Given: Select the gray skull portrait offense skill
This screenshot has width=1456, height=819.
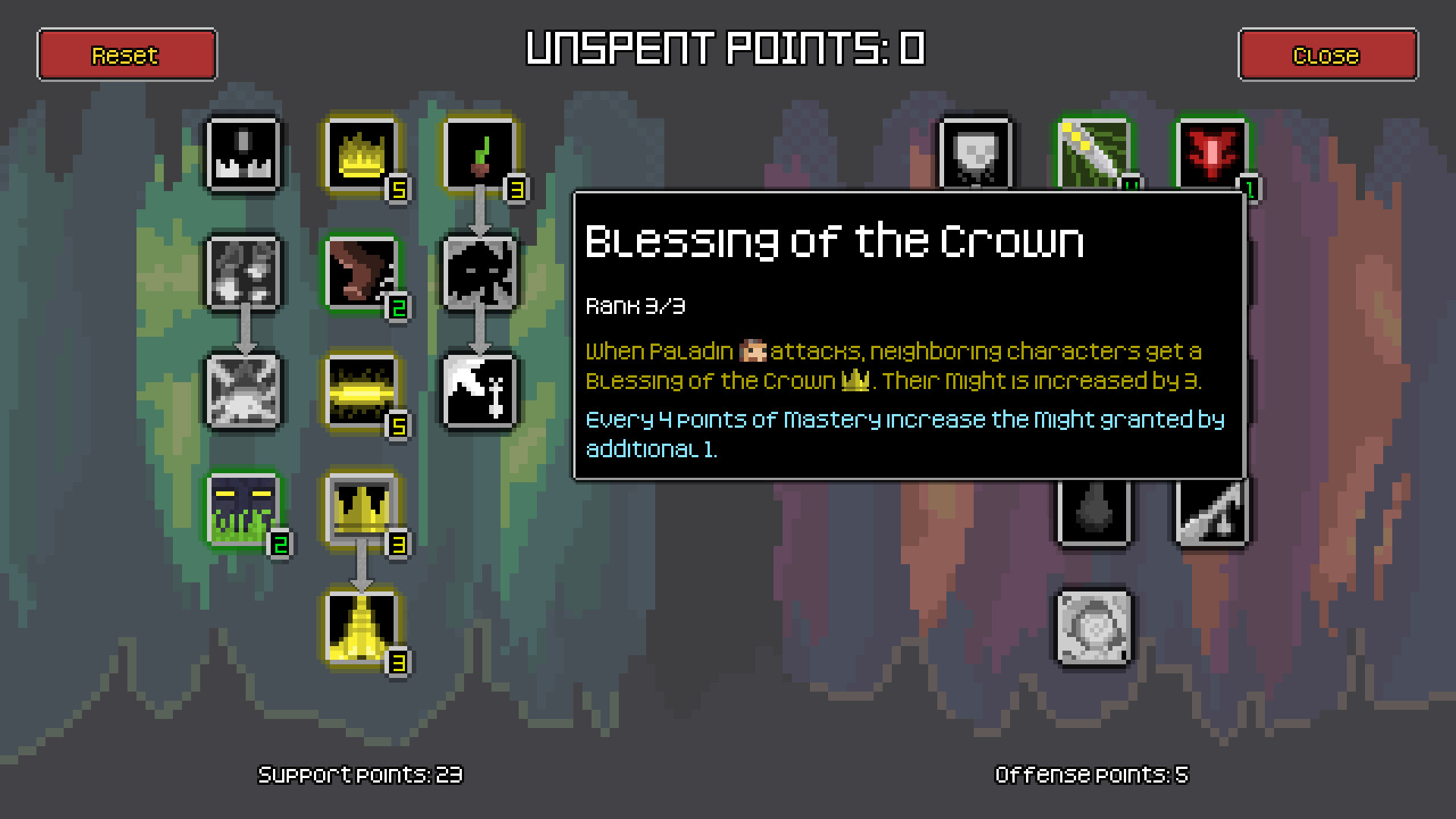Looking at the screenshot, I should (976, 155).
